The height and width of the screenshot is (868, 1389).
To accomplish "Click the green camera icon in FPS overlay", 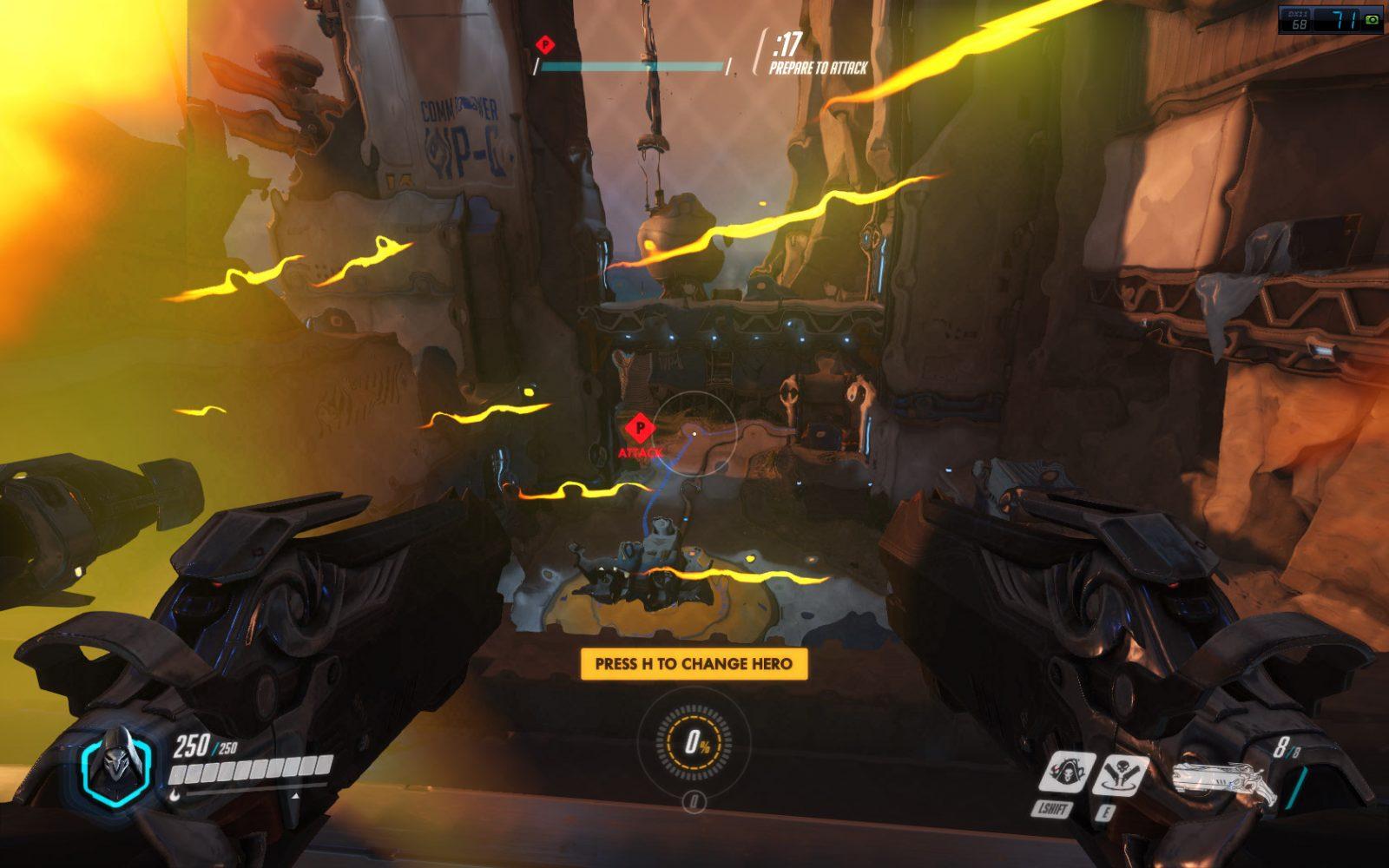I will [1373, 17].
